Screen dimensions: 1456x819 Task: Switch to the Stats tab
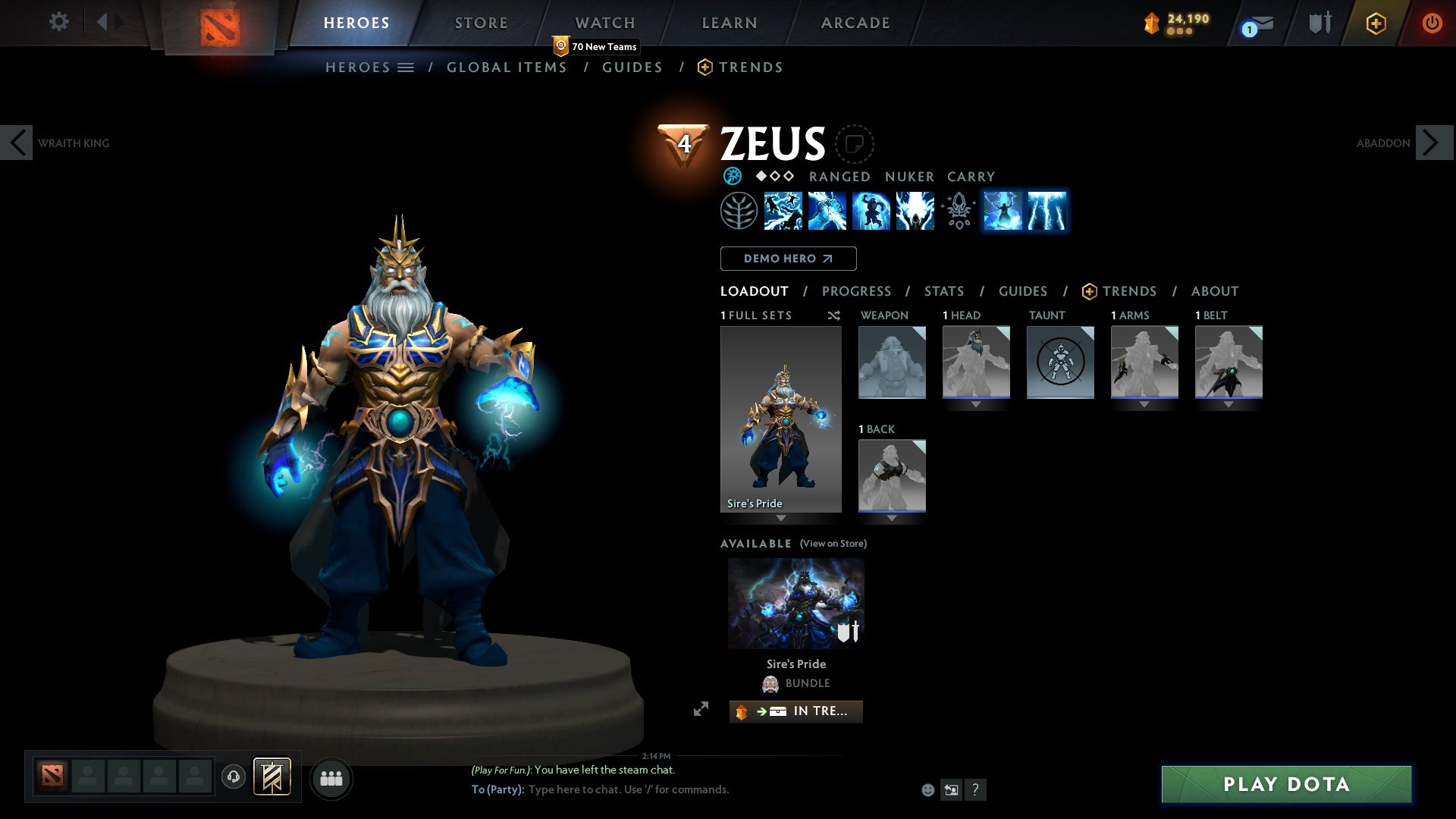pos(944,291)
